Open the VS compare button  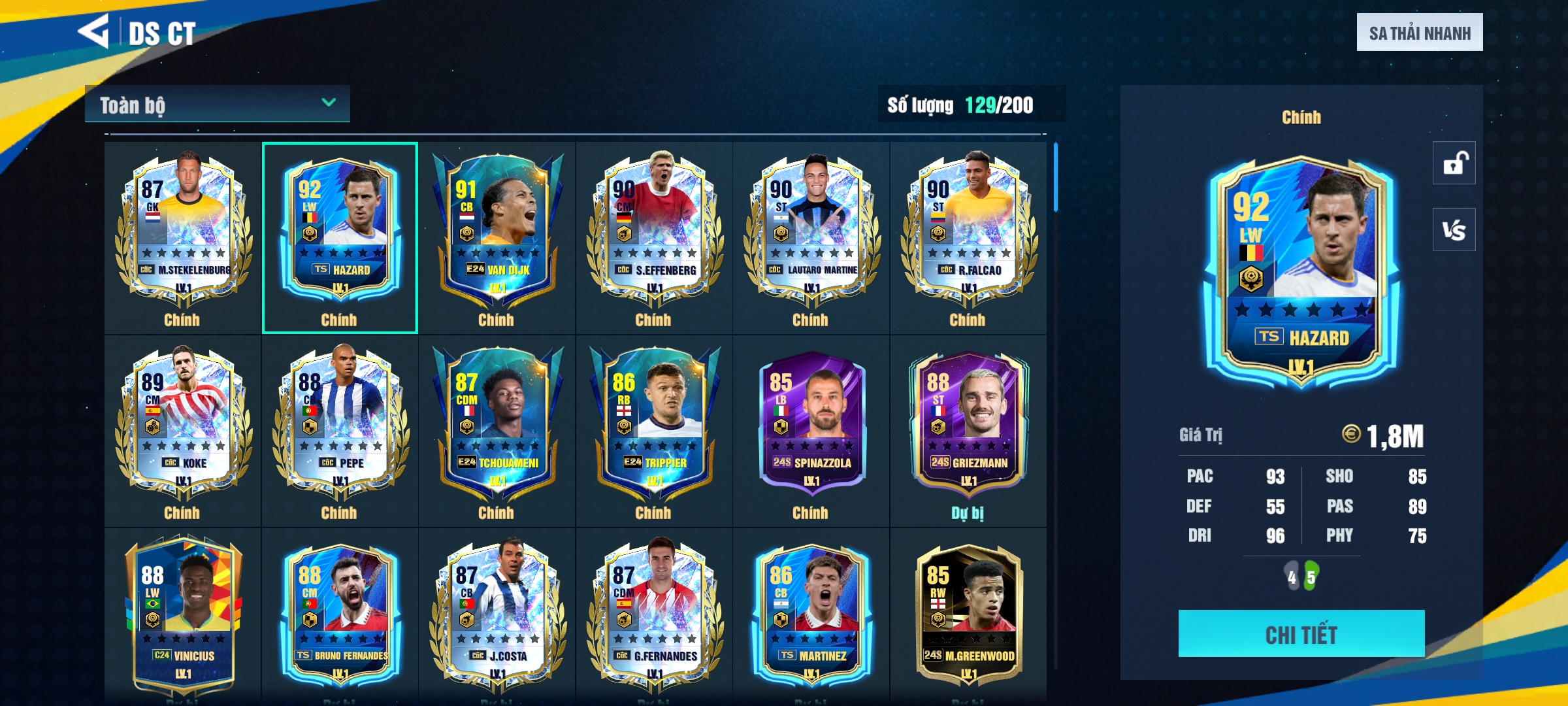point(1454,230)
